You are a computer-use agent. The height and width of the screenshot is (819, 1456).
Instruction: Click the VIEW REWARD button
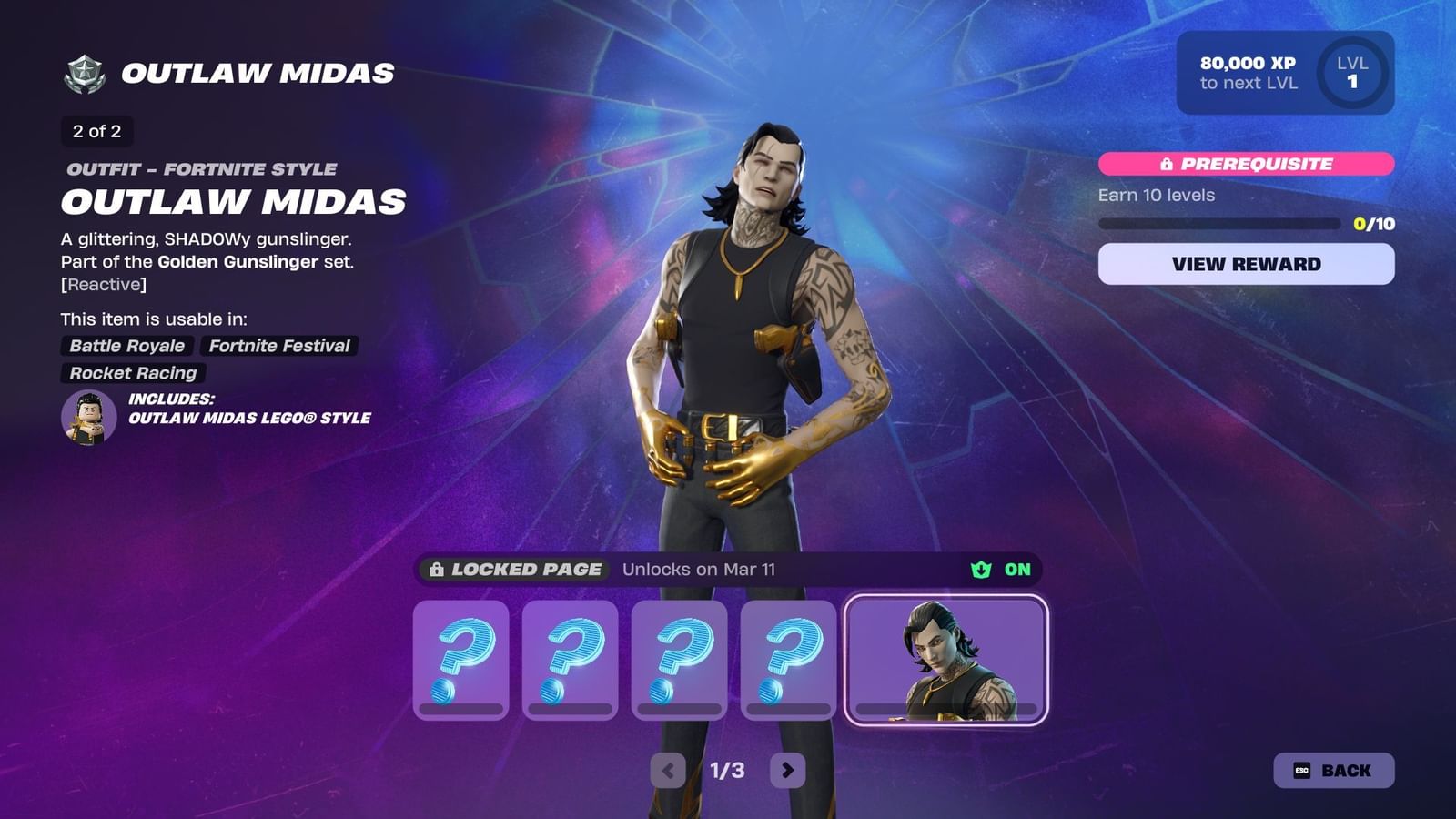[1246, 264]
